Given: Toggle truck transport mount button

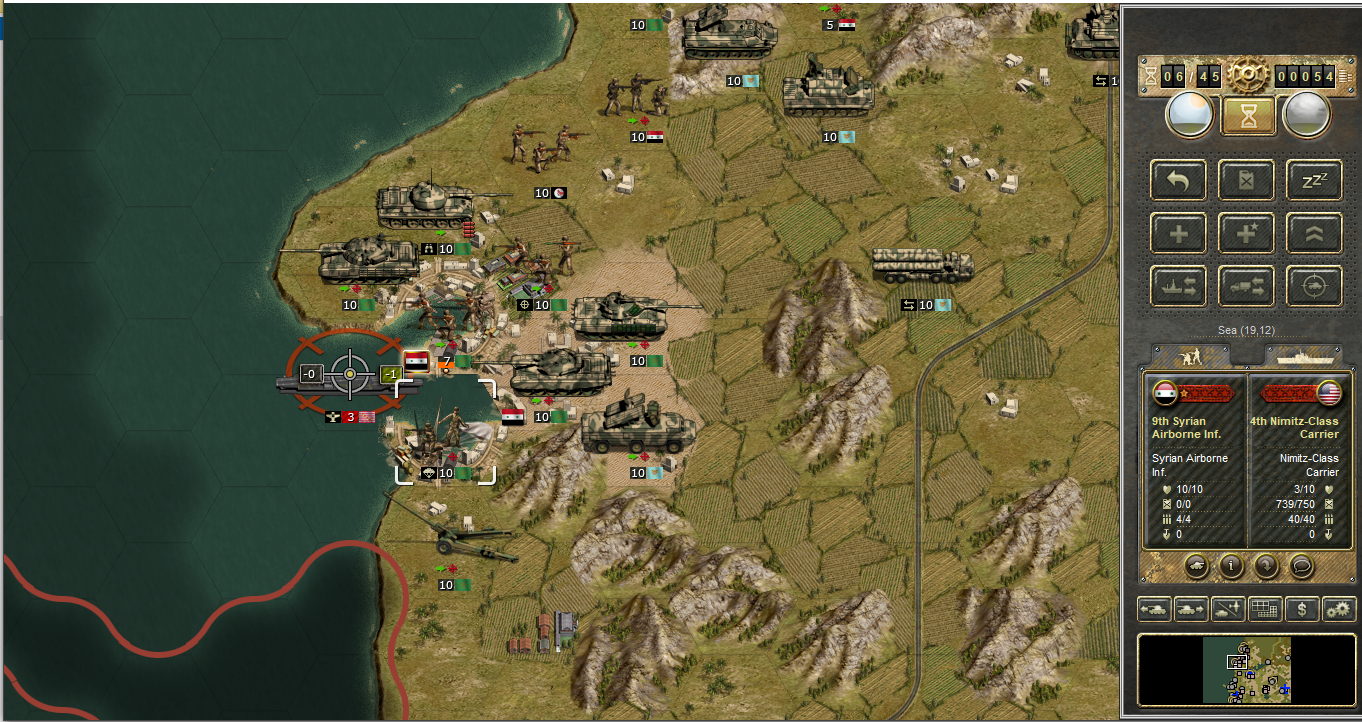Looking at the screenshot, I should tap(1246, 286).
